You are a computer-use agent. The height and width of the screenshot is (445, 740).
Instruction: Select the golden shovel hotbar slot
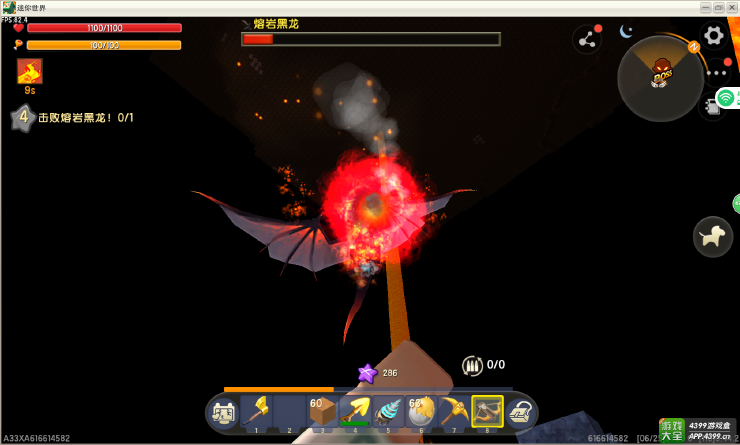[x=354, y=410]
